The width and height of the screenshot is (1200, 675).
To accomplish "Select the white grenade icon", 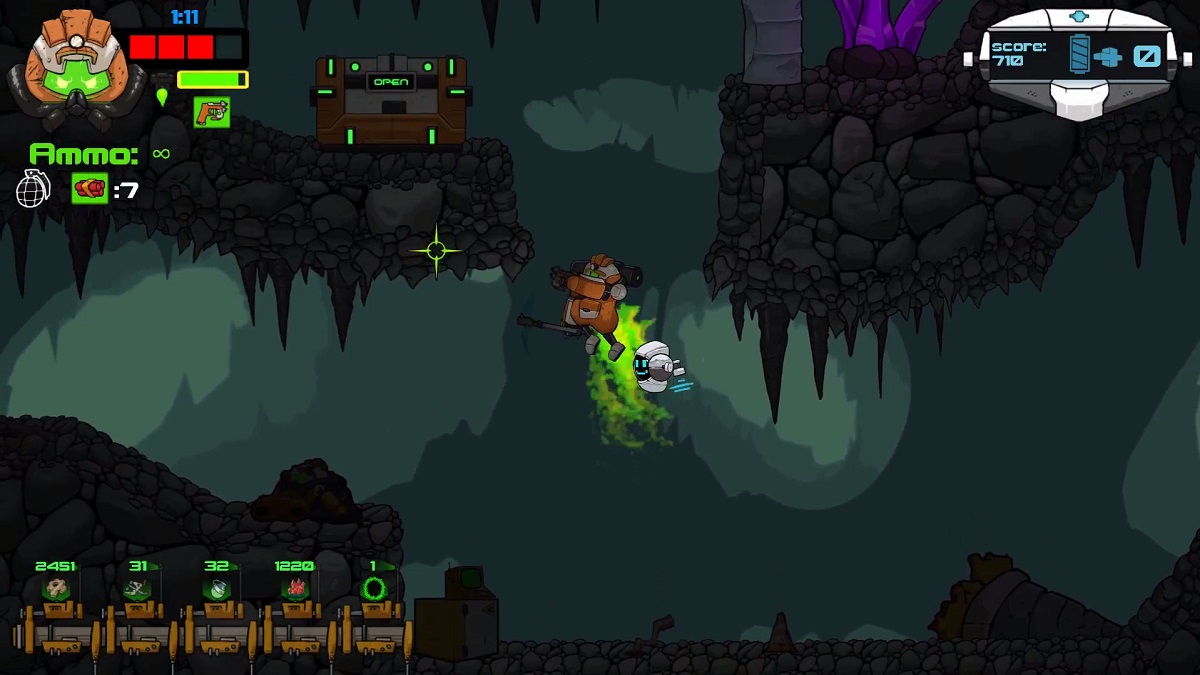I will click(33, 188).
